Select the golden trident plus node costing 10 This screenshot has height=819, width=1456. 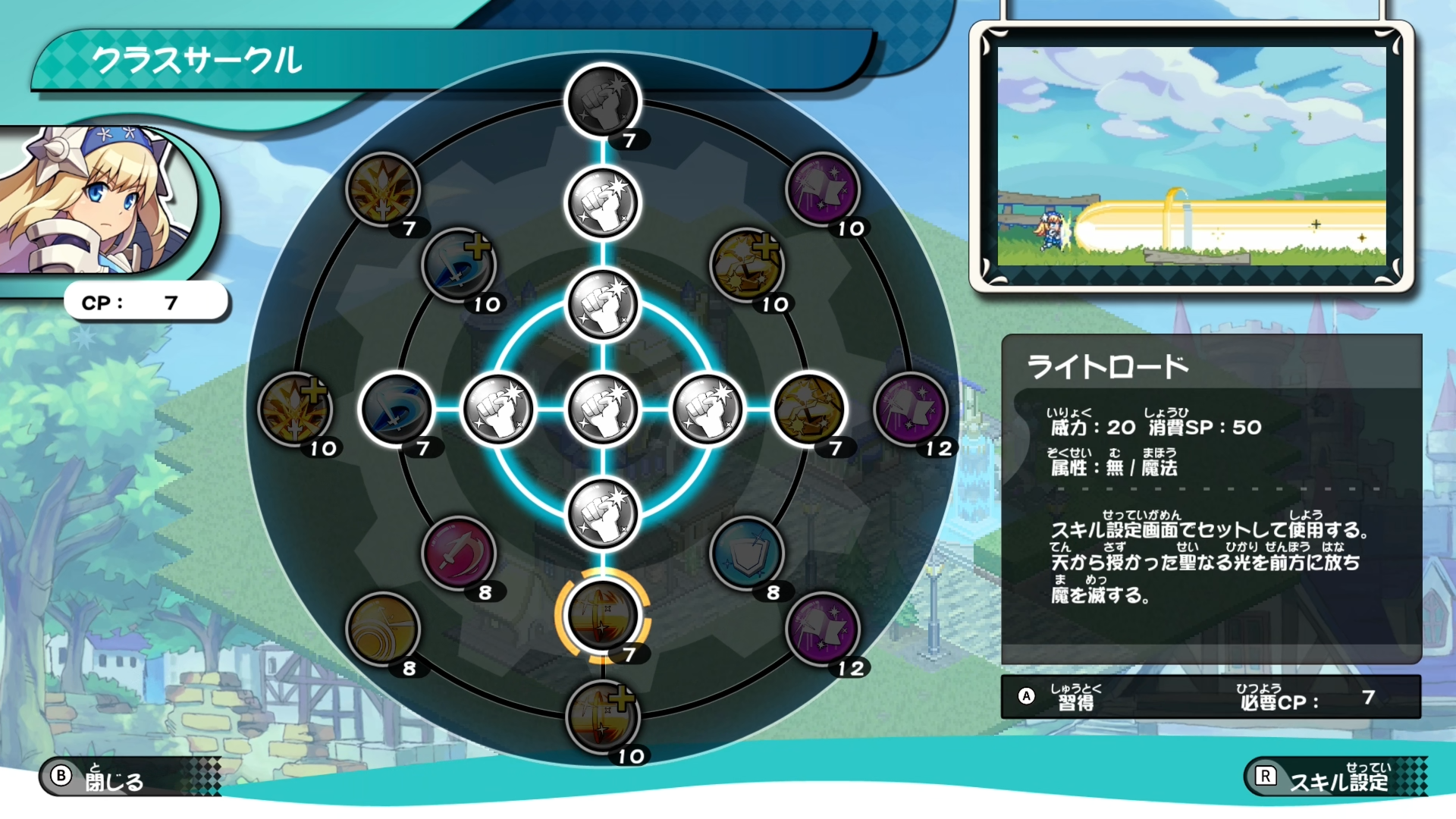coord(294,409)
